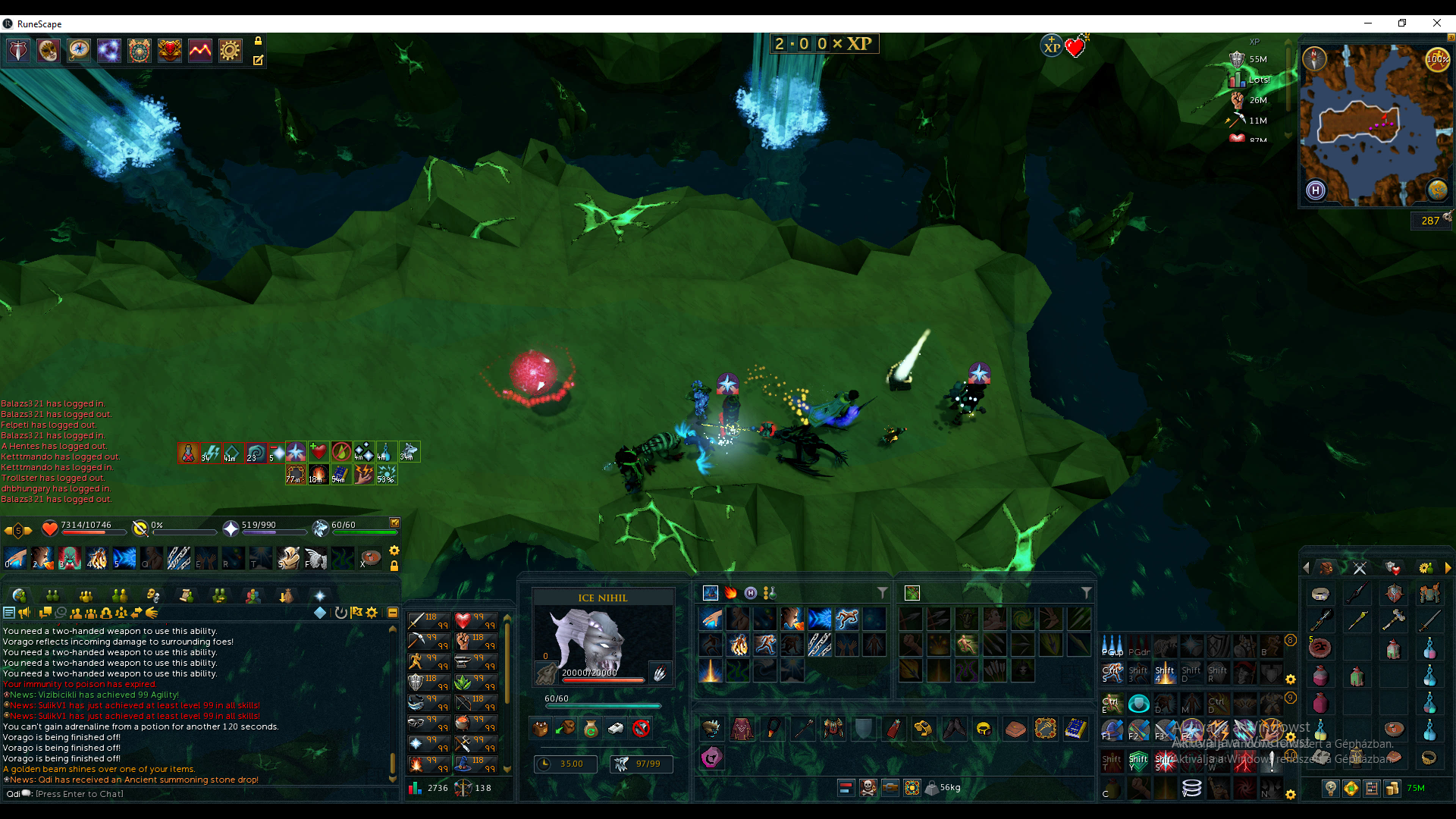Image resolution: width=1456 pixels, height=819 pixels.
Task: Click the red line-graph ribbon icon
Action: coord(200,51)
